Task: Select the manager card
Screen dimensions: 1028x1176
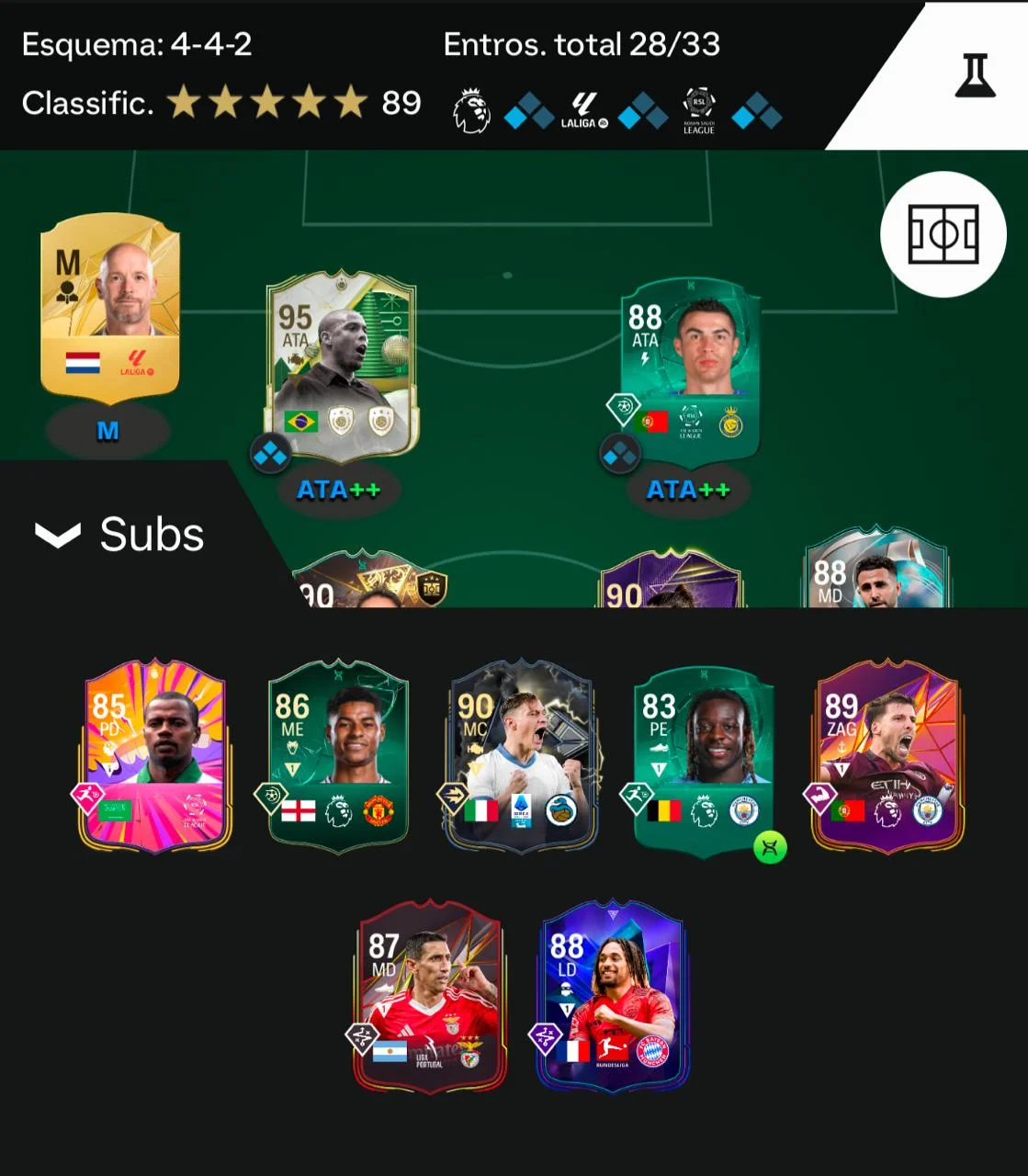Action: point(109,310)
